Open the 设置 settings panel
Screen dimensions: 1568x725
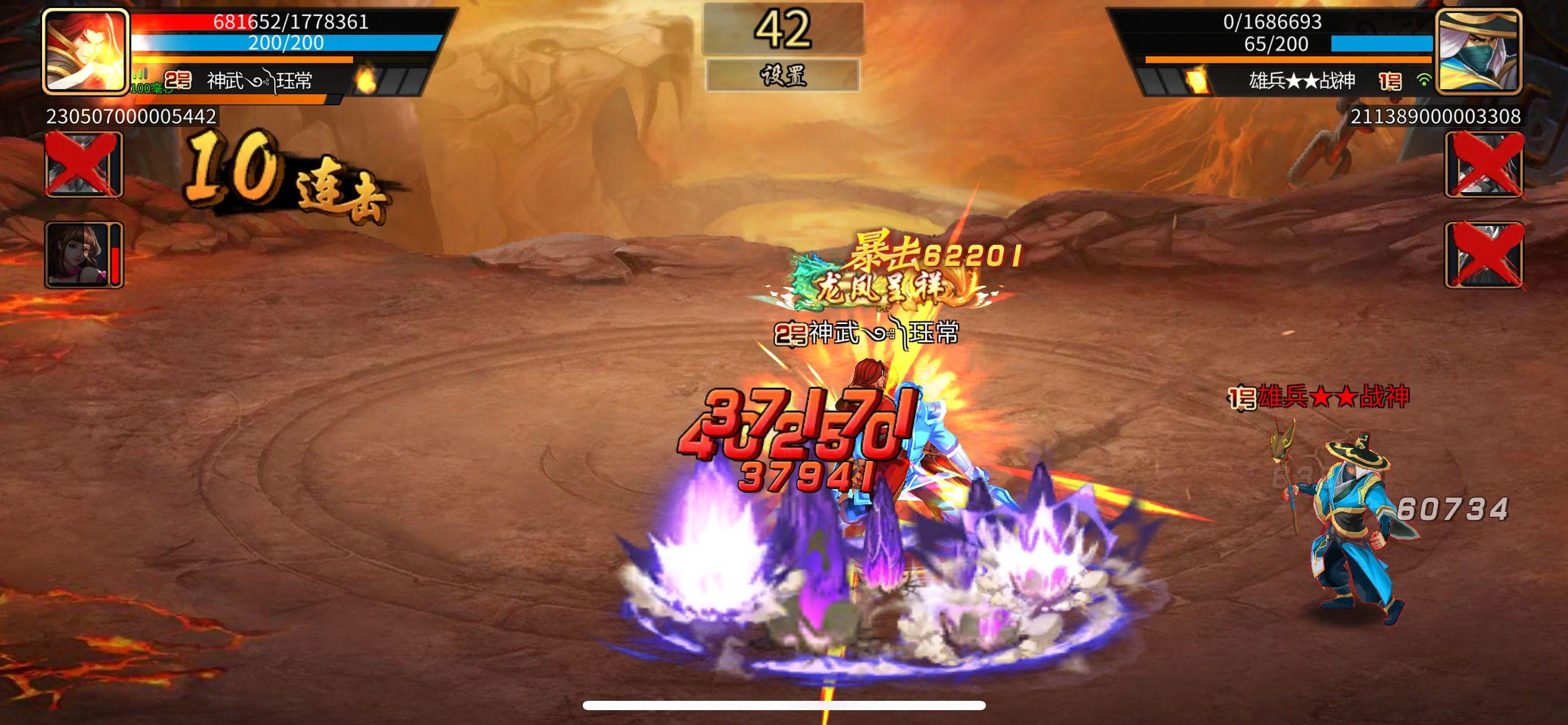(x=784, y=76)
